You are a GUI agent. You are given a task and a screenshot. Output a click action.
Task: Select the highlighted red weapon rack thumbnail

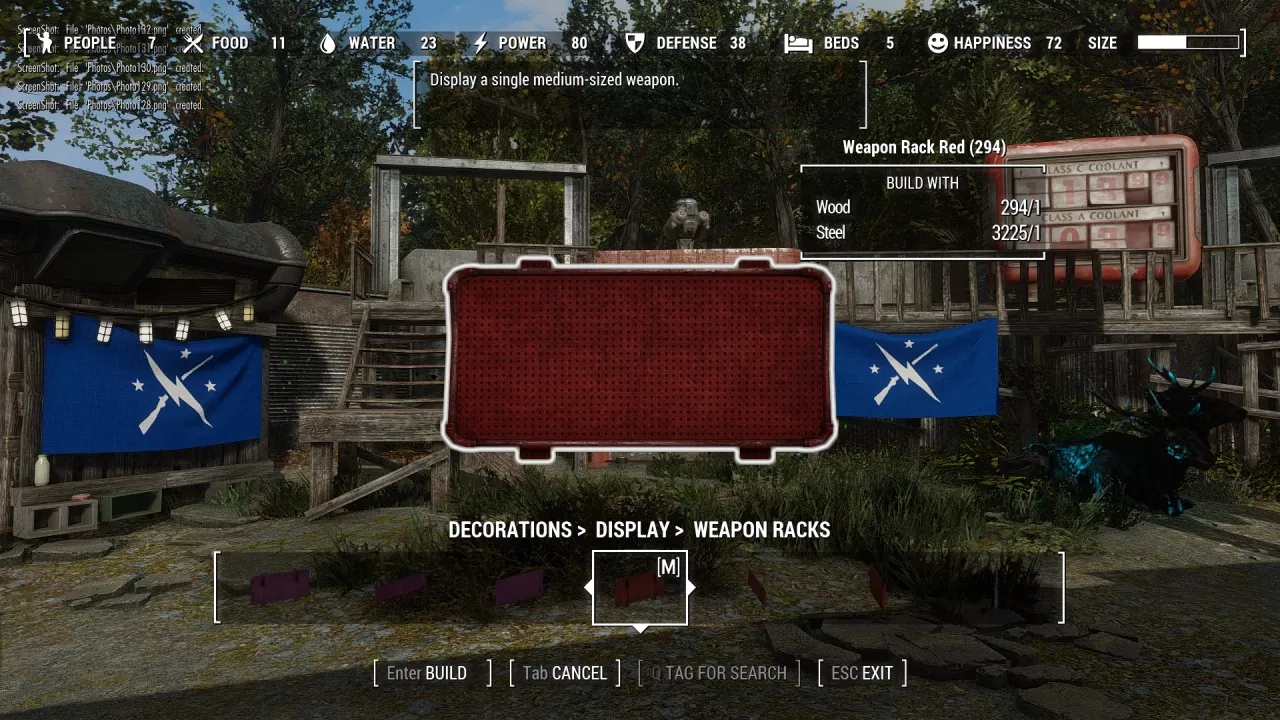[x=639, y=588]
